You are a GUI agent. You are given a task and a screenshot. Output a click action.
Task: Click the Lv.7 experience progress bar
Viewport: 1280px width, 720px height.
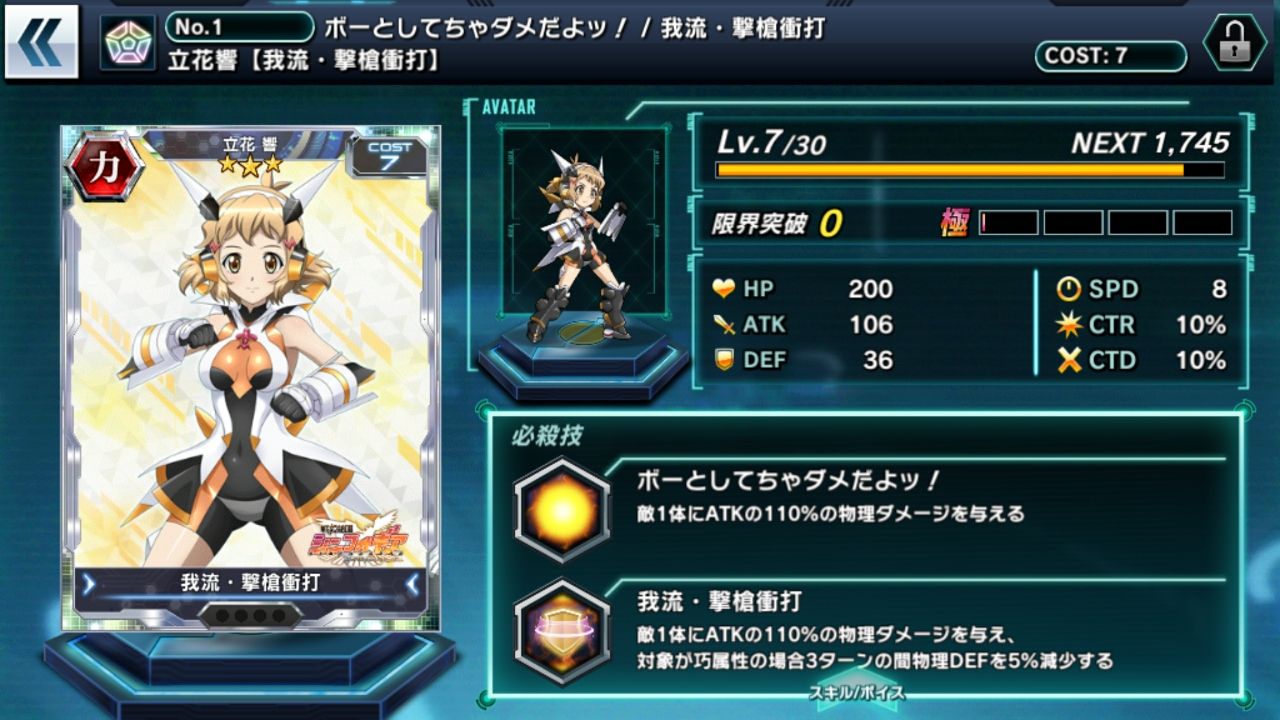(x=970, y=171)
